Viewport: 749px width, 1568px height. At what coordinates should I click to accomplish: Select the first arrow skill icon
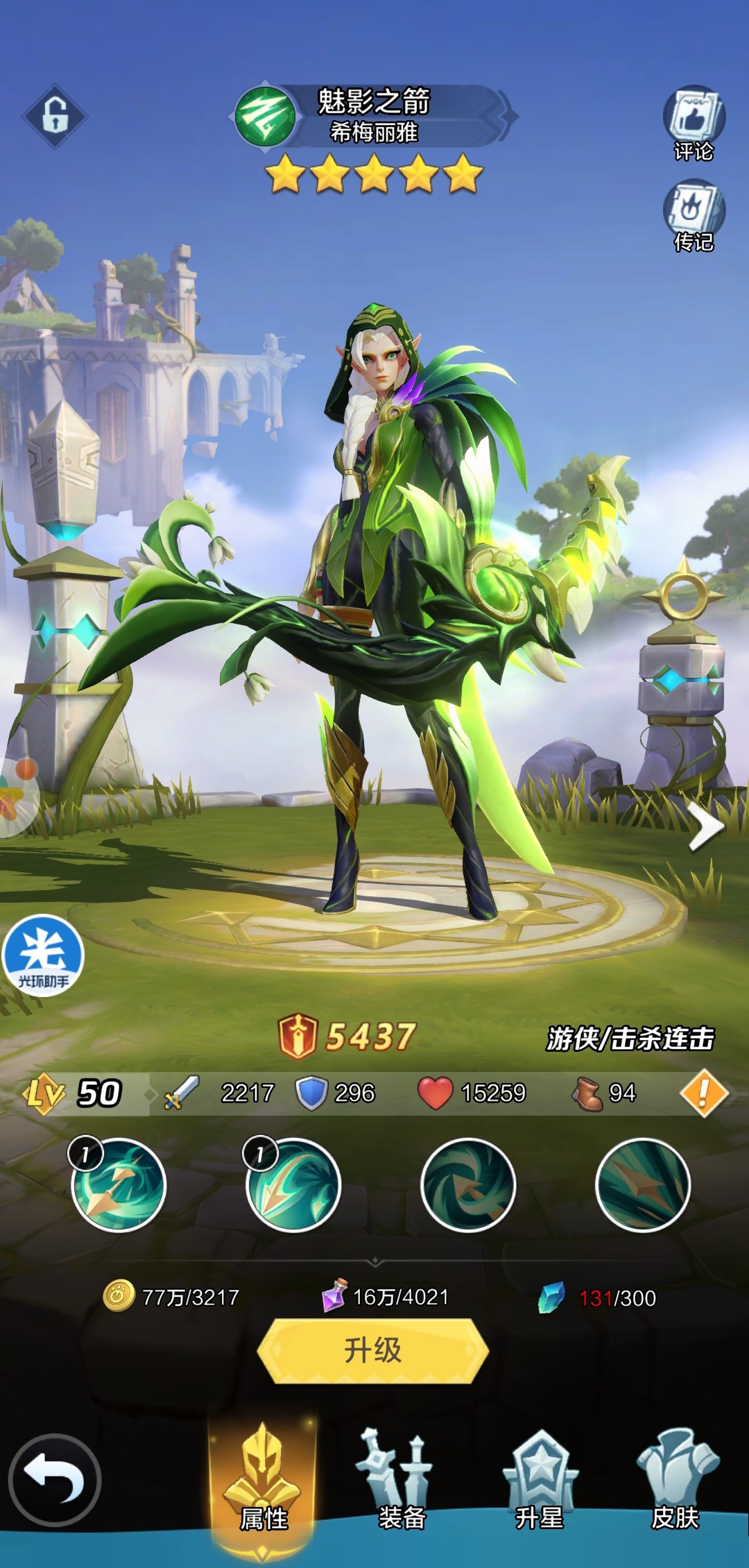(119, 1185)
